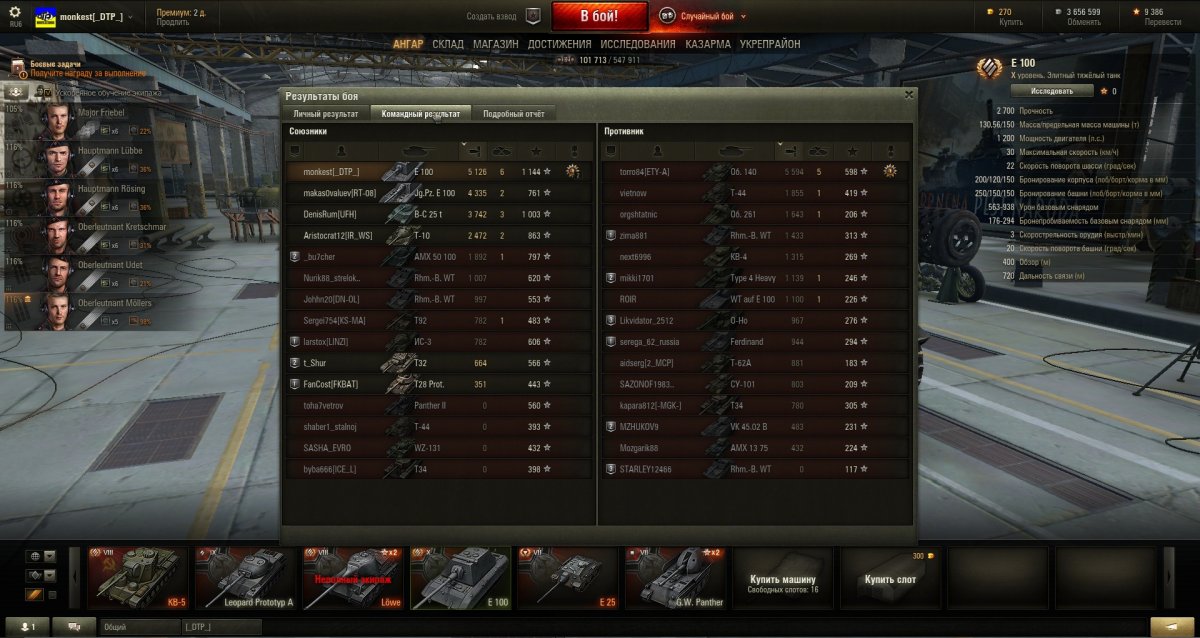This screenshot has height=638, width=1200.
Task: Close the battle results window
Action: tap(908, 95)
